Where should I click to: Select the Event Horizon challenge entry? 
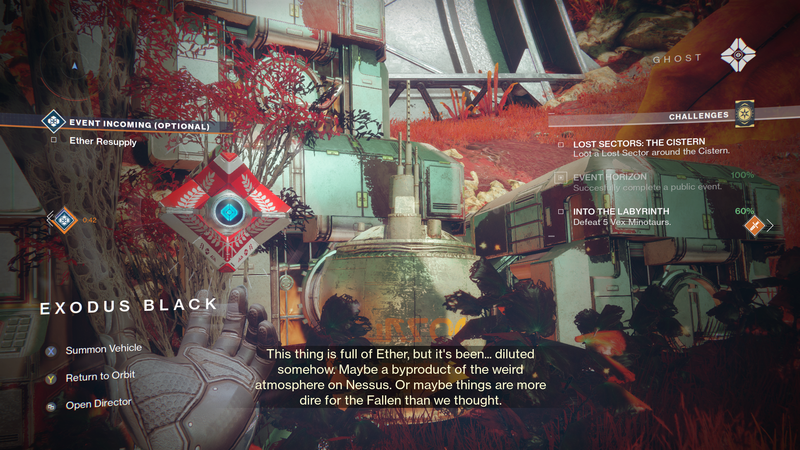650,180
